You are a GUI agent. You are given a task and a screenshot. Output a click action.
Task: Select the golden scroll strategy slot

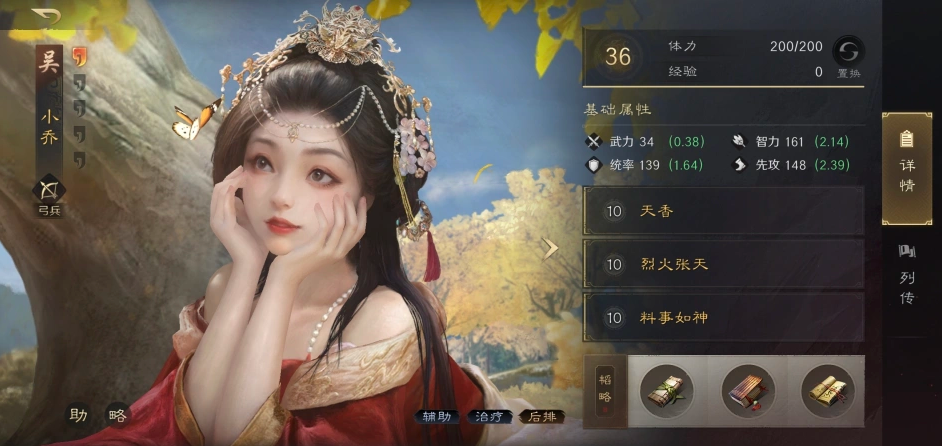click(x=827, y=391)
